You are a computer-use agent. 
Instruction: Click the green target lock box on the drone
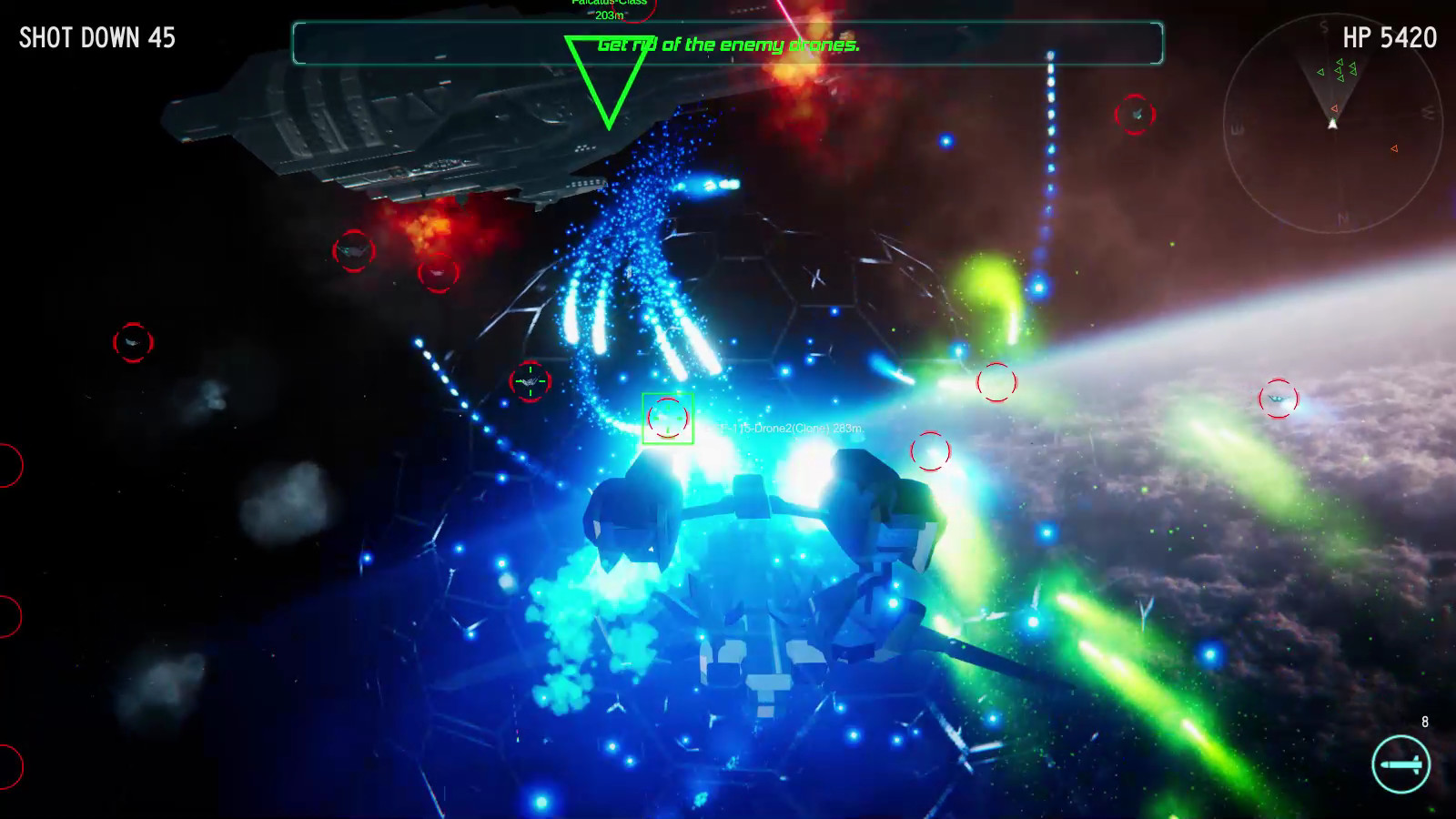(668, 420)
